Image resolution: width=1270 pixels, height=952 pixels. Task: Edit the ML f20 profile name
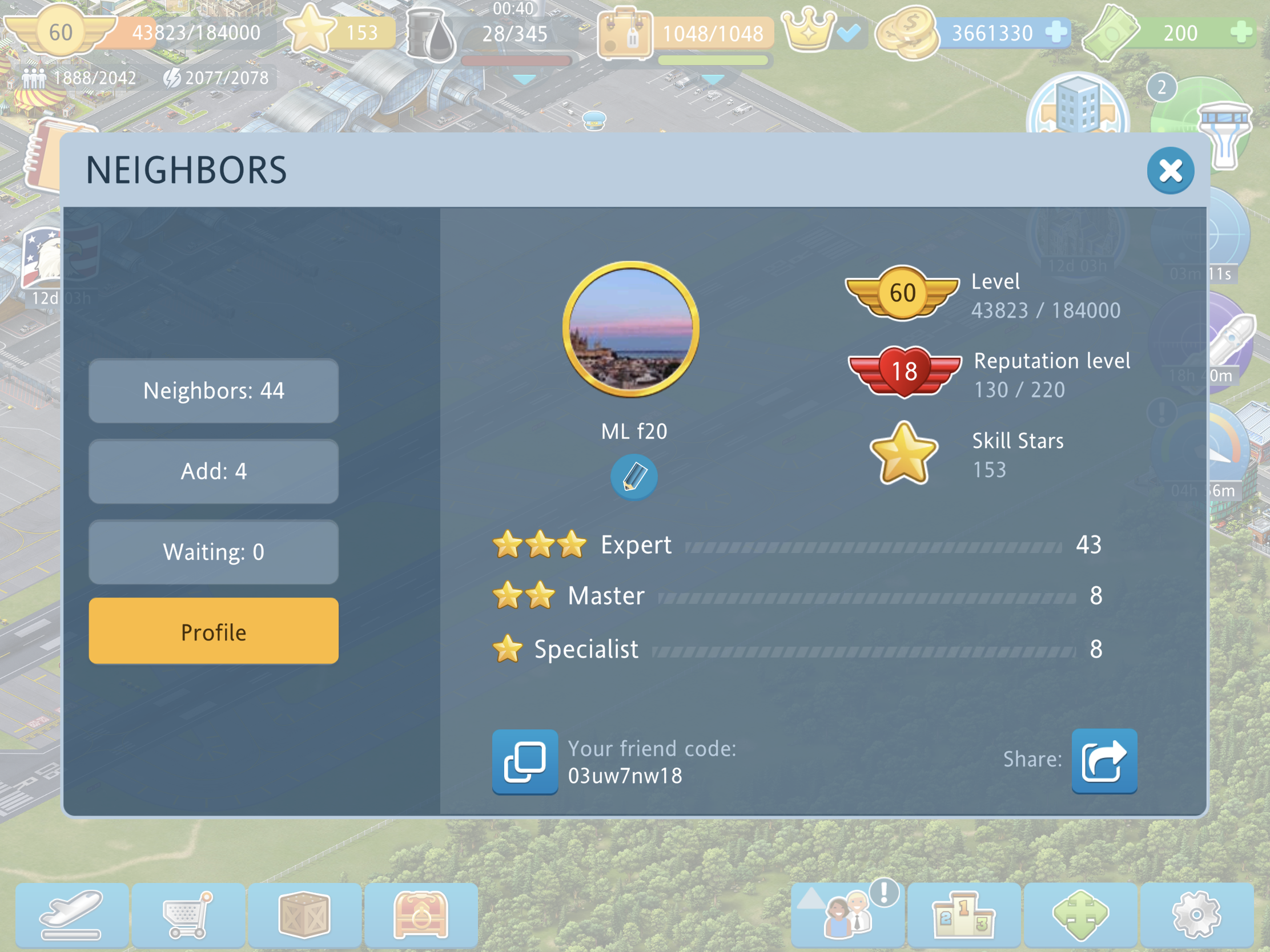(633, 477)
